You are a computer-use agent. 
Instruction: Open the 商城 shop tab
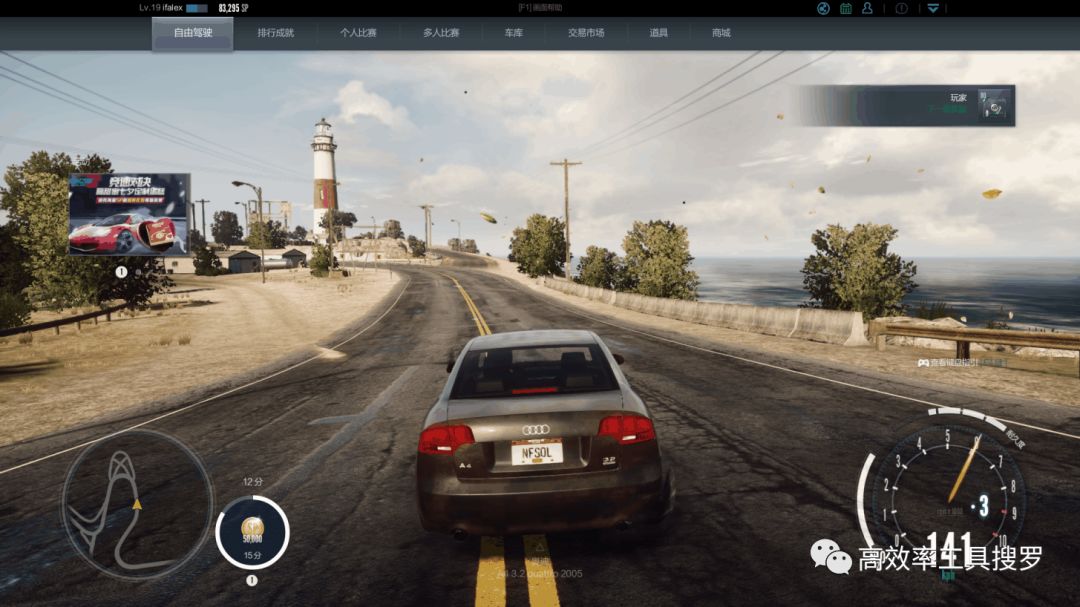click(x=721, y=33)
